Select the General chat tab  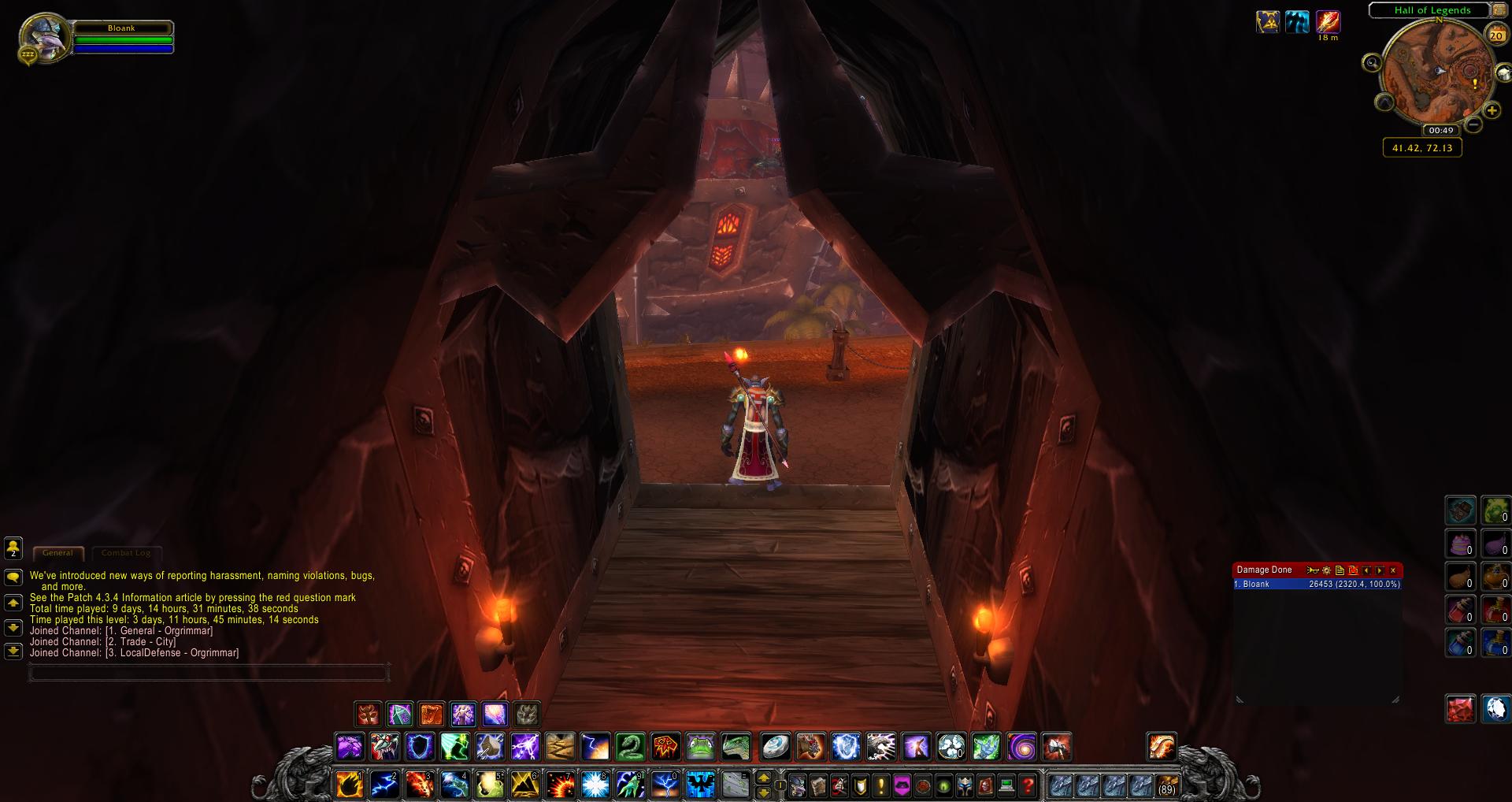tap(57, 553)
